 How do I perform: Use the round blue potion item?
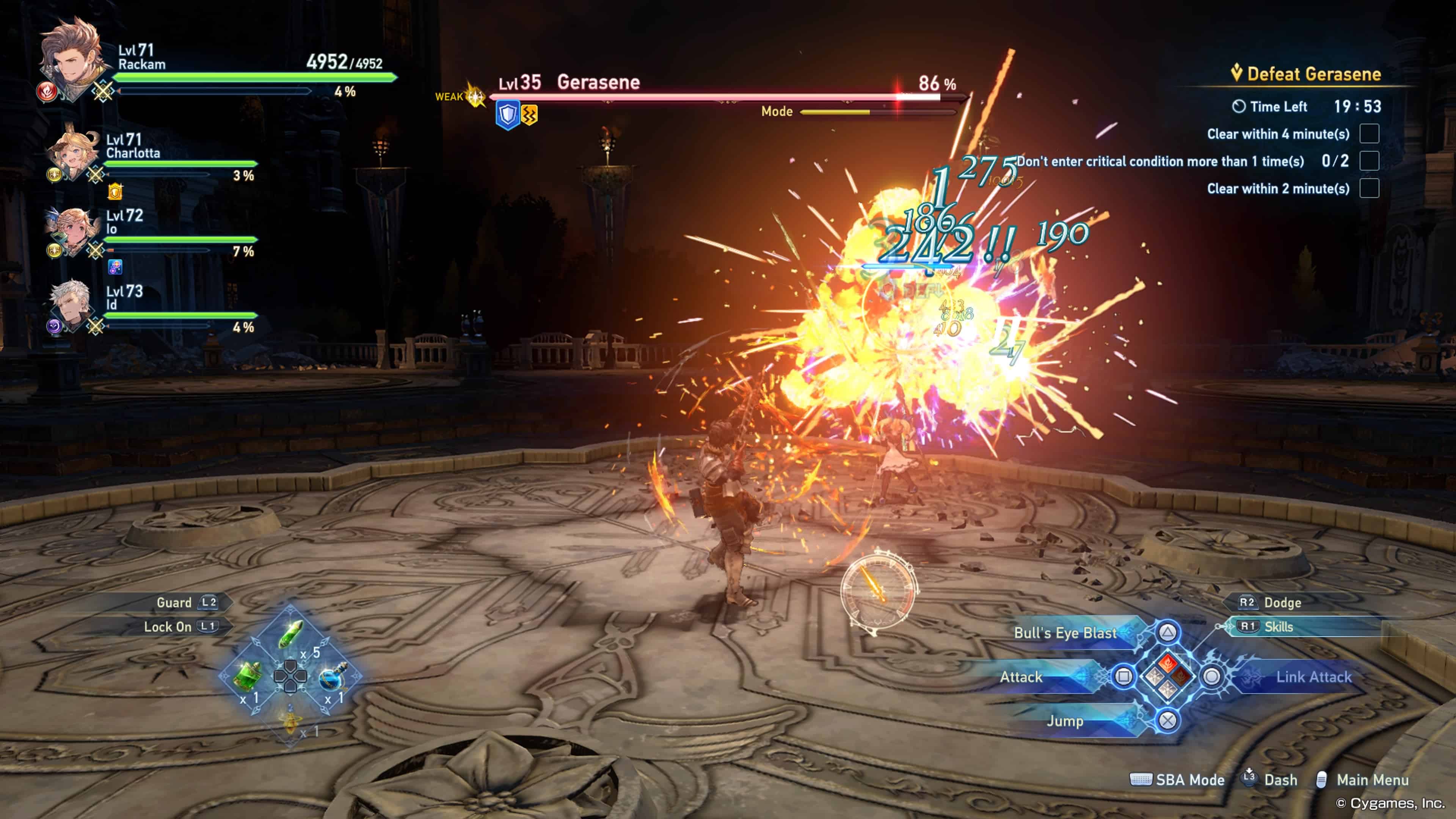click(332, 676)
